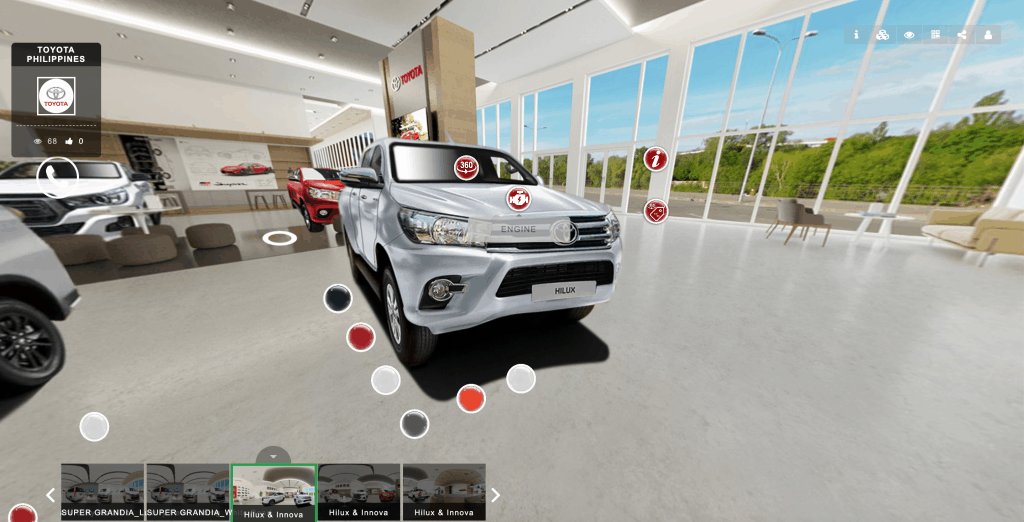The width and height of the screenshot is (1024, 522).
Task: Pick the bright orange-red color swatch
Action: [x=471, y=398]
